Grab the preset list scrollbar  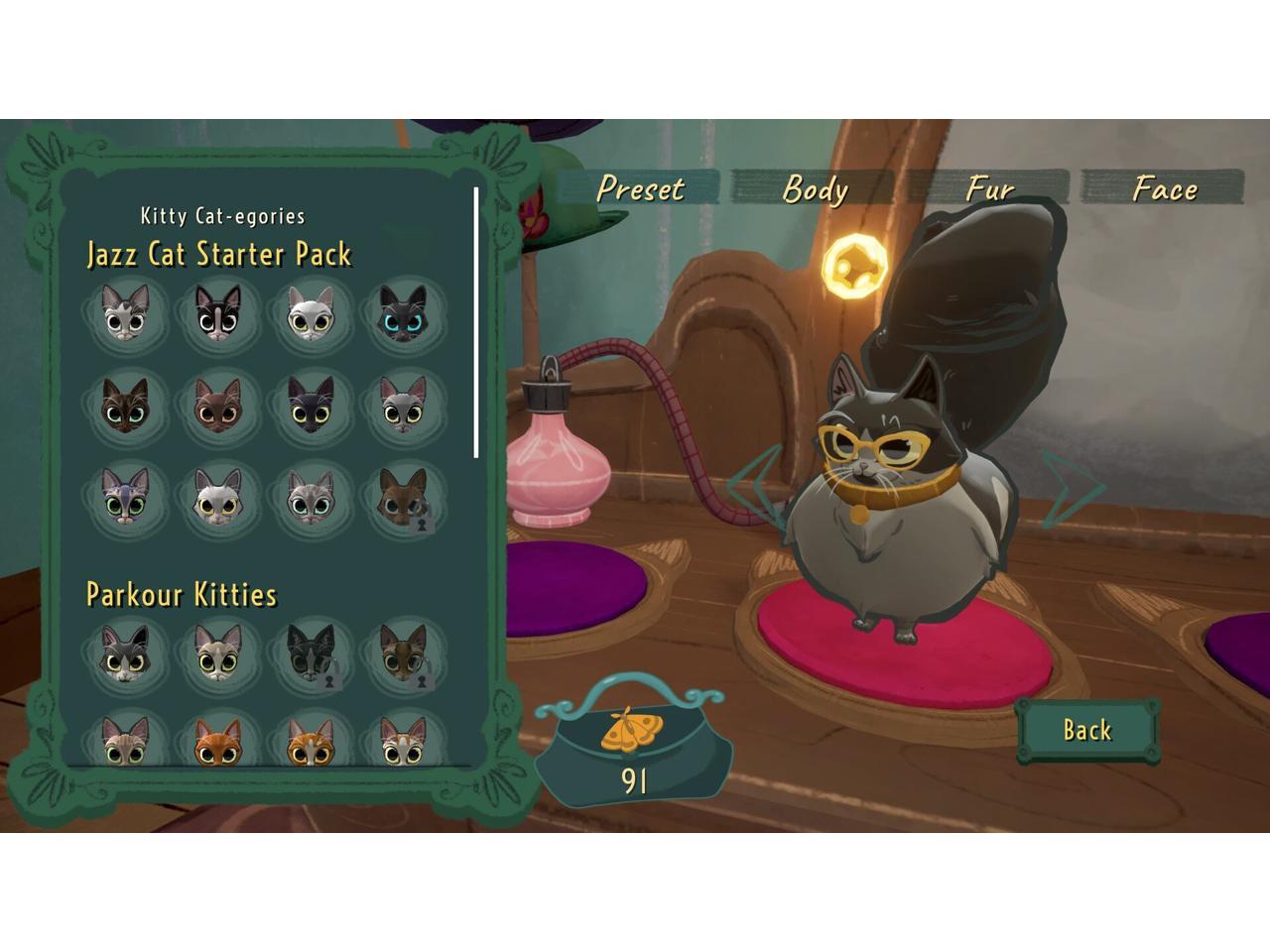476,322
